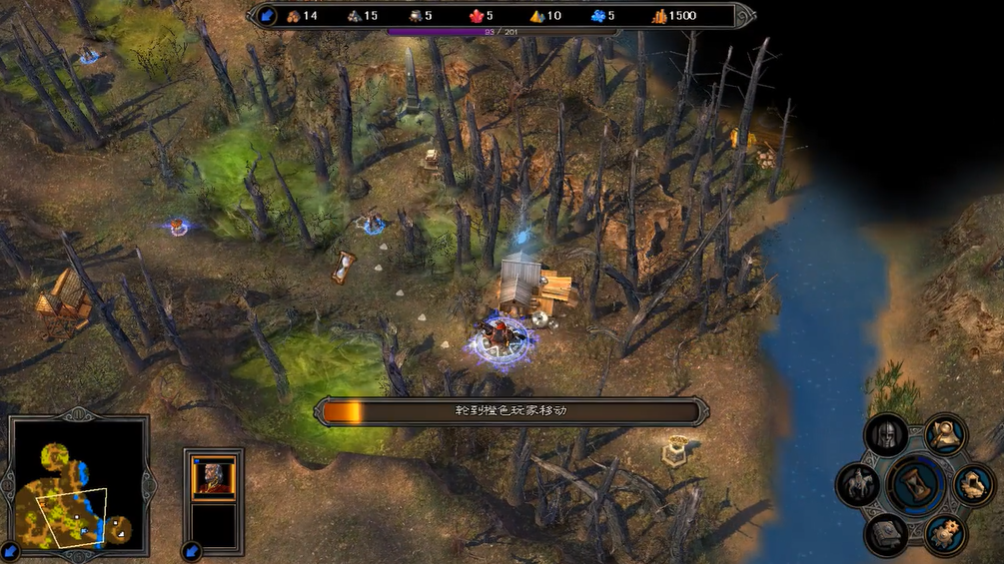Collapse the hero list with its blue arrow

pyautogui.click(x=192, y=551)
